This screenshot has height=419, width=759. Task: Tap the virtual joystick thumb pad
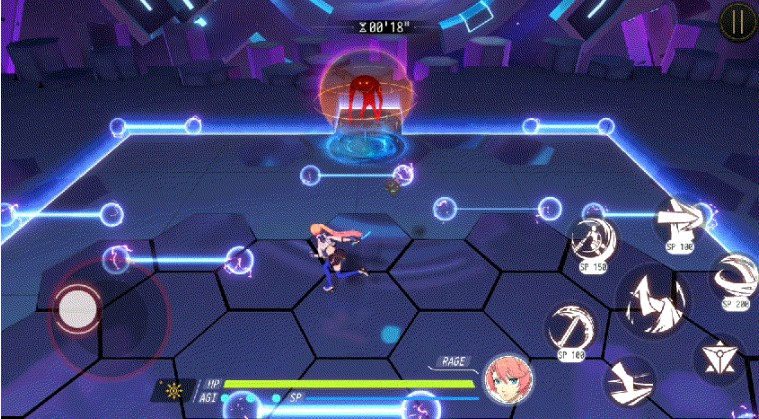pos(77,308)
